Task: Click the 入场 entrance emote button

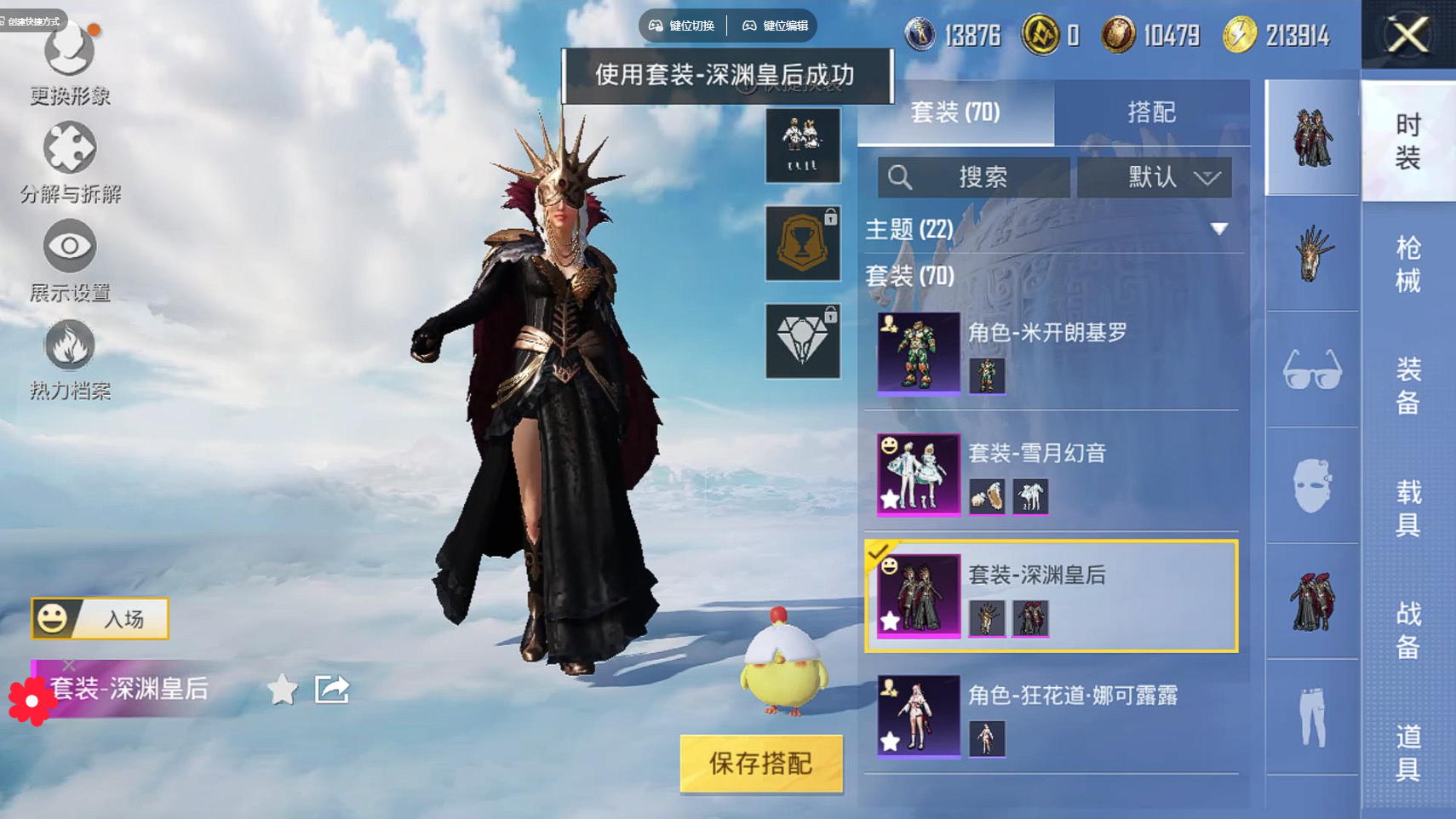Action: pyautogui.click(x=100, y=619)
